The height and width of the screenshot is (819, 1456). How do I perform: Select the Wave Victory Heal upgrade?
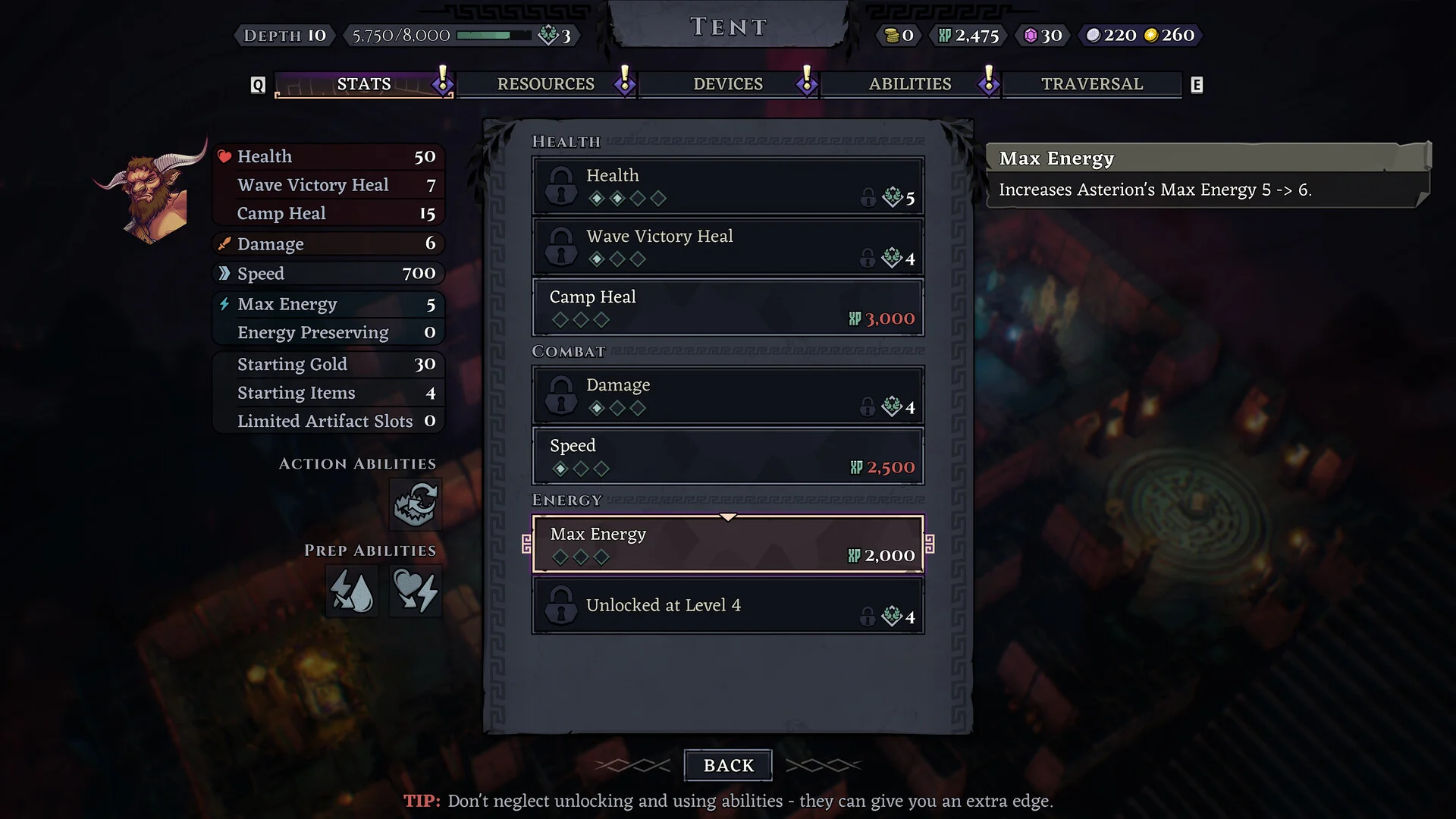click(727, 246)
